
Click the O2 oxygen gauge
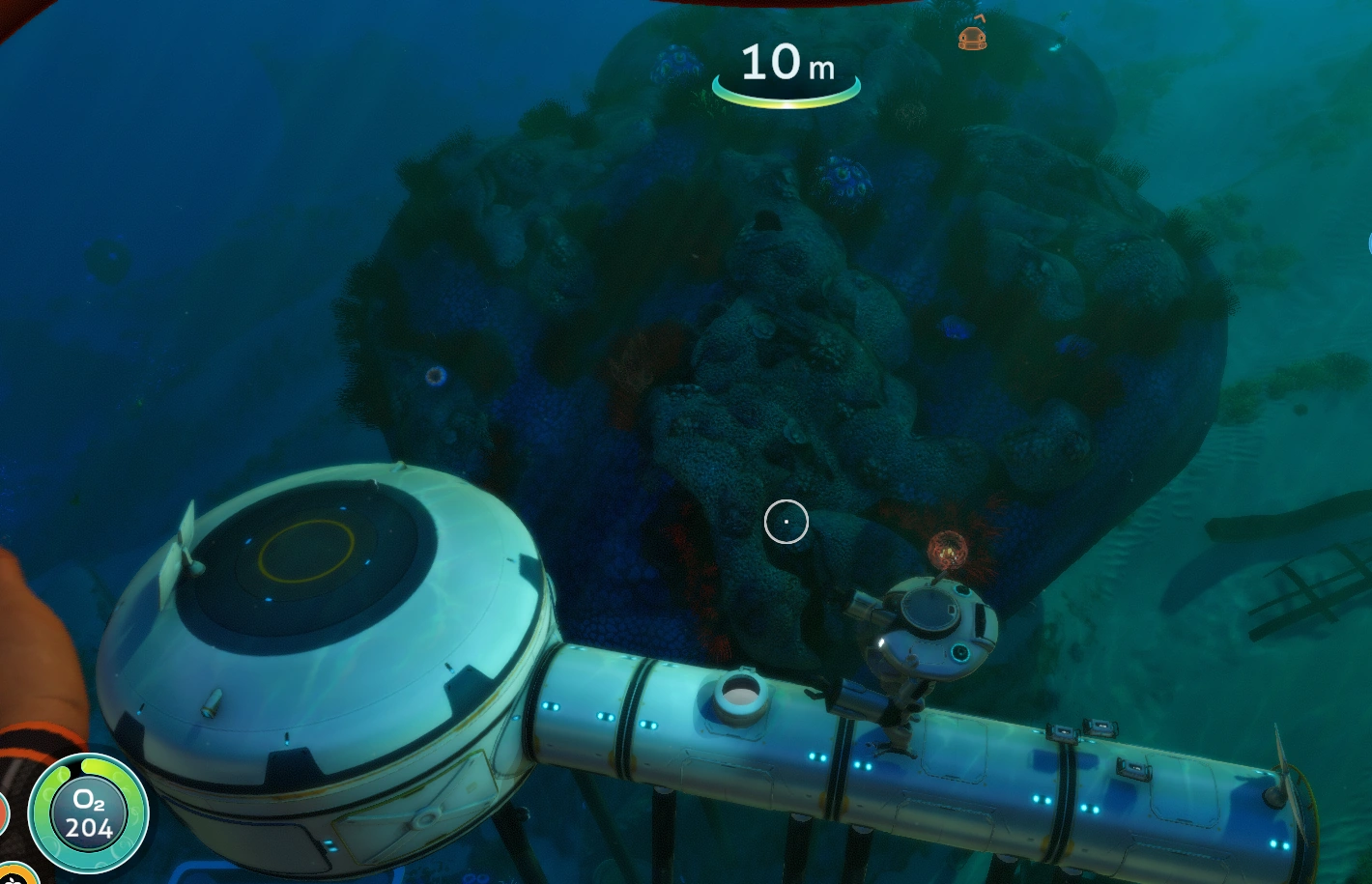coord(89,814)
